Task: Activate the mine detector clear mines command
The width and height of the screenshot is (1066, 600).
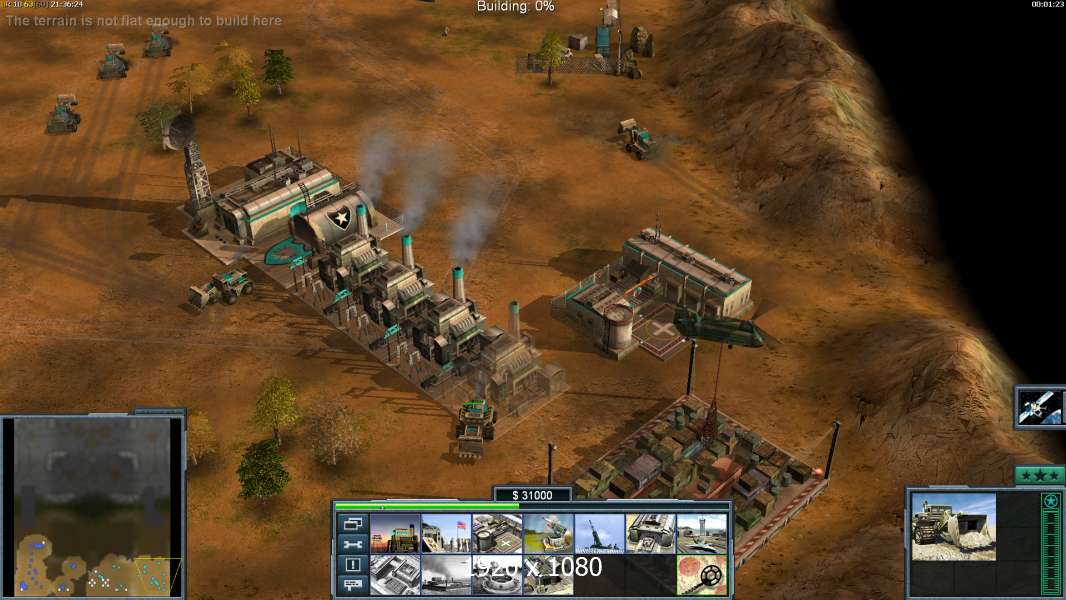Action: pos(701,575)
